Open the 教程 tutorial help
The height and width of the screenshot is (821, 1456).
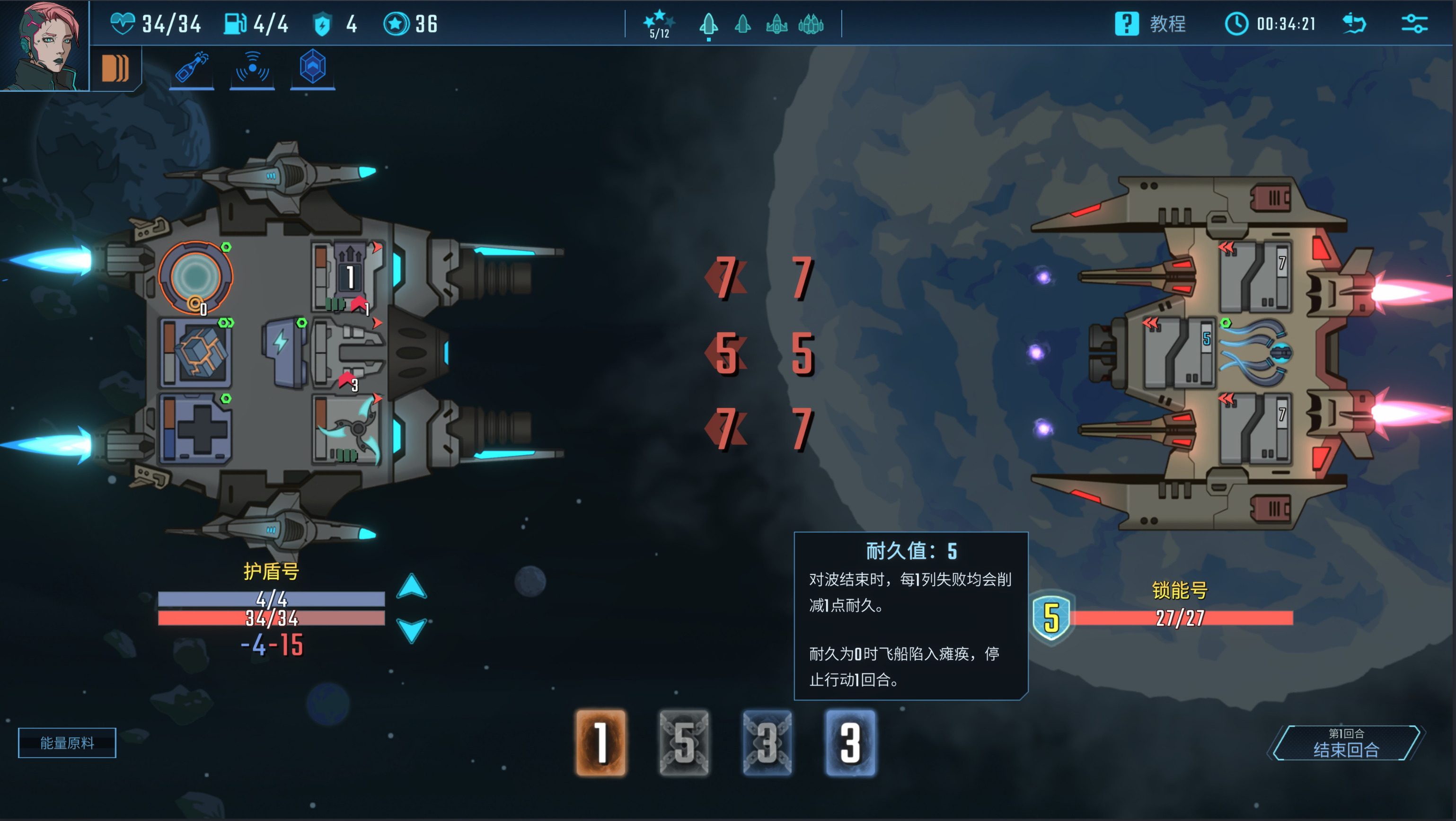click(1151, 24)
